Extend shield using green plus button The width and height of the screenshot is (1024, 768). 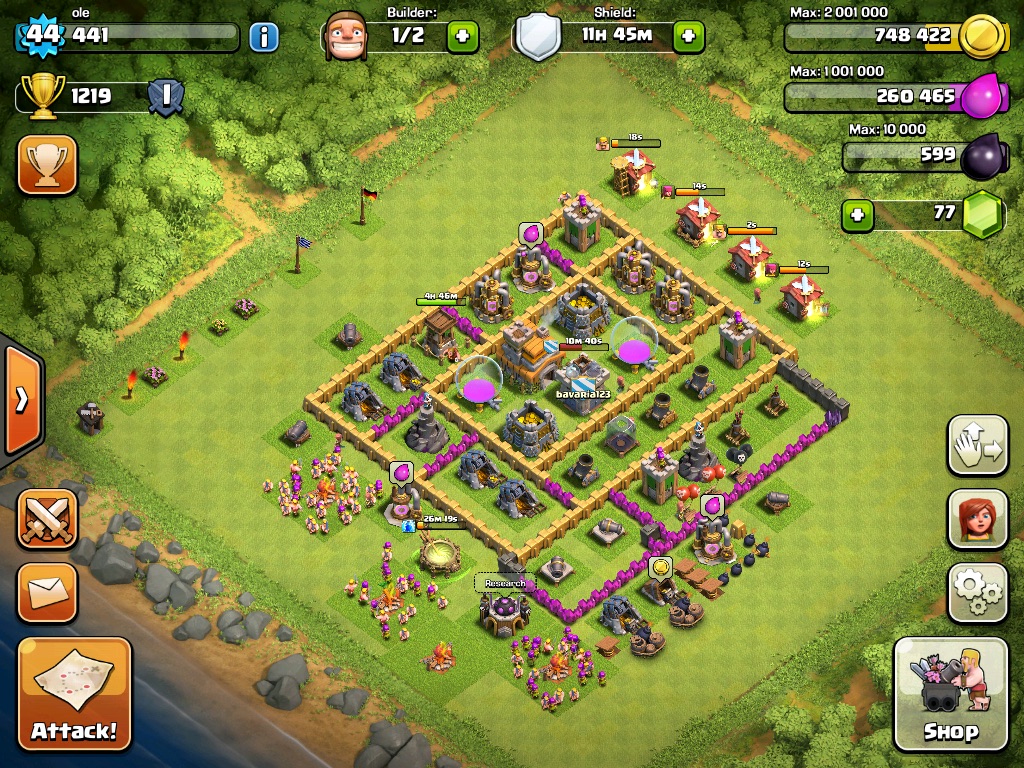pyautogui.click(x=688, y=37)
